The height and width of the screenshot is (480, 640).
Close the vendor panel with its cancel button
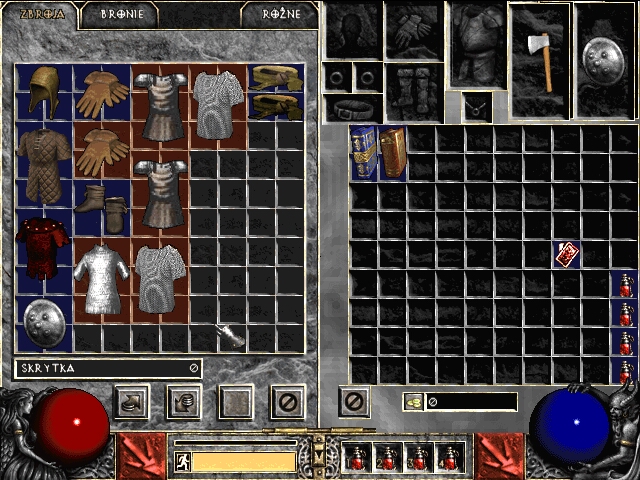coord(287,403)
